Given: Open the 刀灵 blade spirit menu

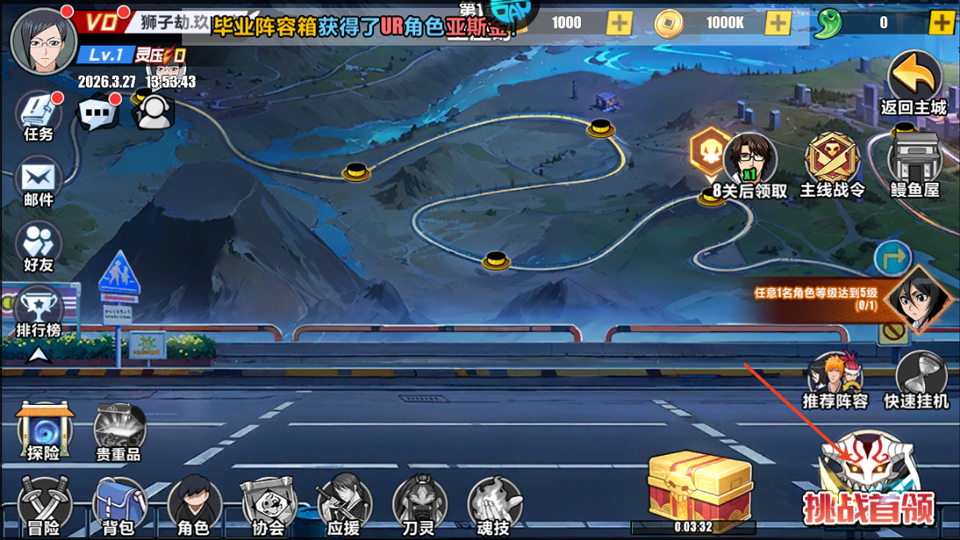Looking at the screenshot, I should pos(419,503).
